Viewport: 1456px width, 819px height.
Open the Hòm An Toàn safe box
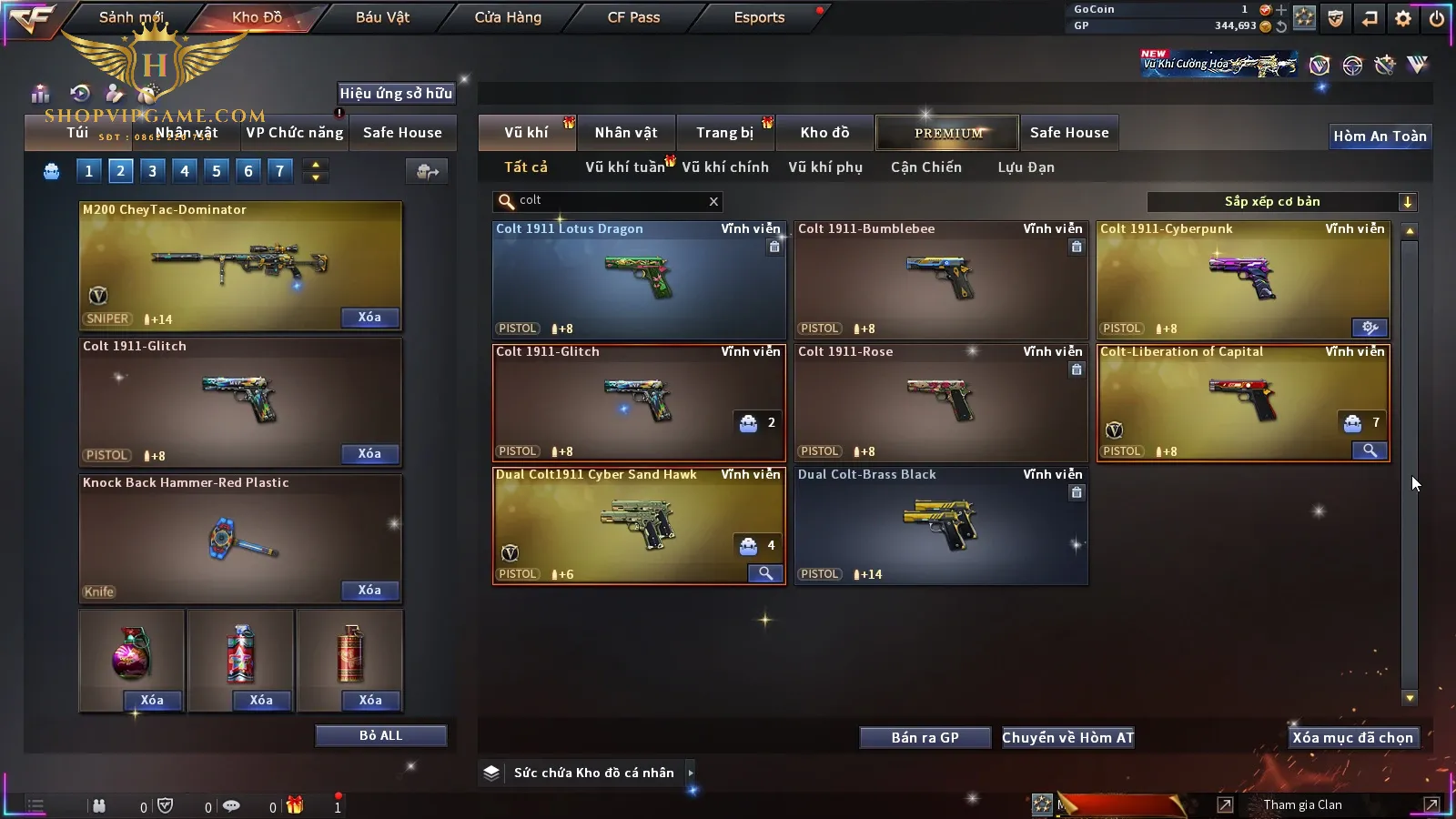1380,136
